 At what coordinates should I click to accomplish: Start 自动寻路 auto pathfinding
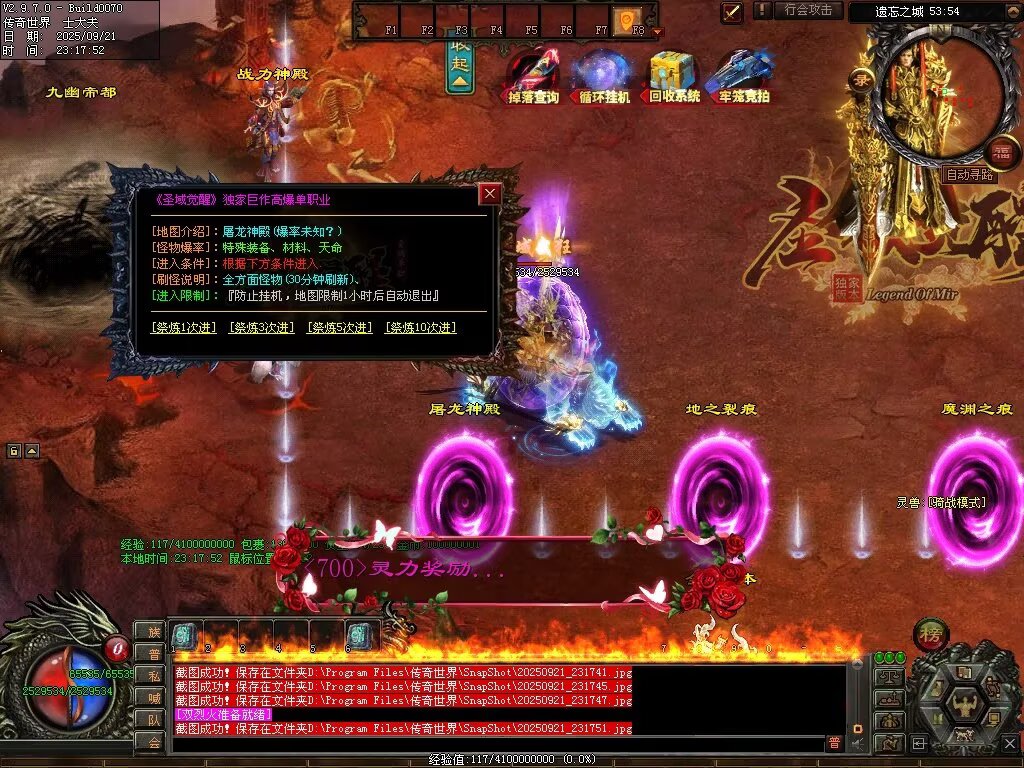pos(969,175)
